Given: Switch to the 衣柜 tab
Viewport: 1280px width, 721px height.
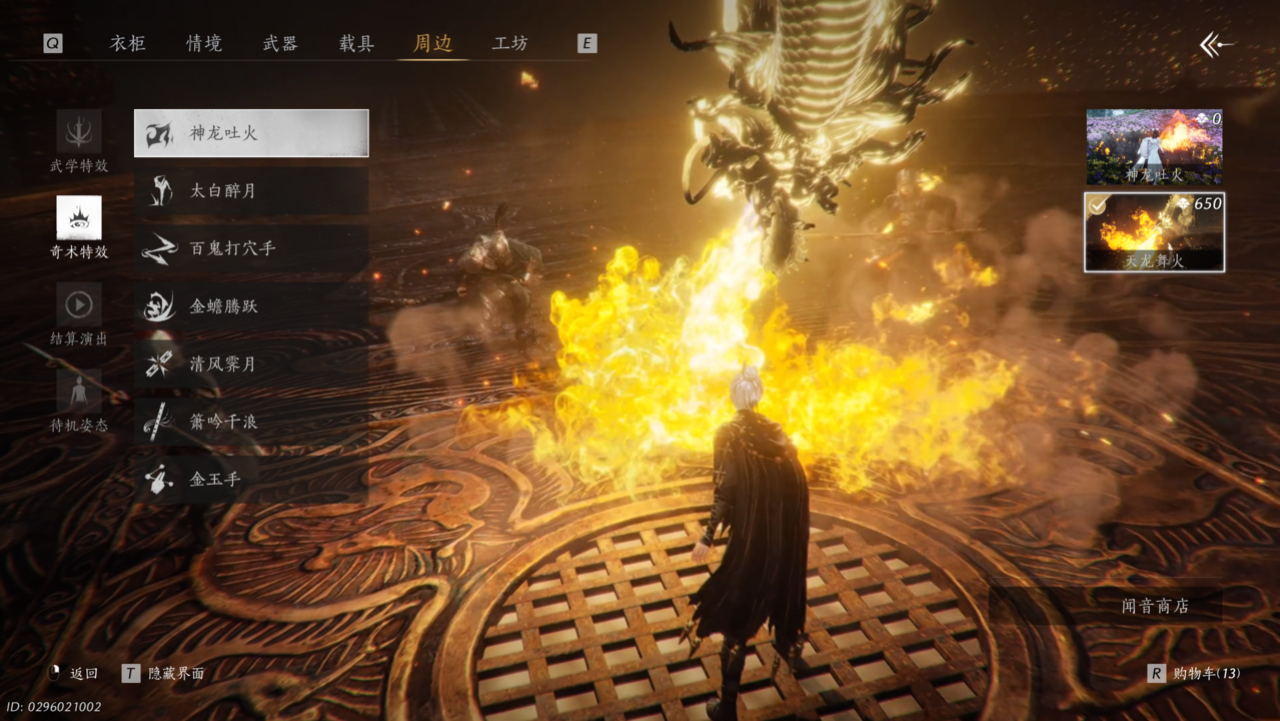Looking at the screenshot, I should (127, 43).
